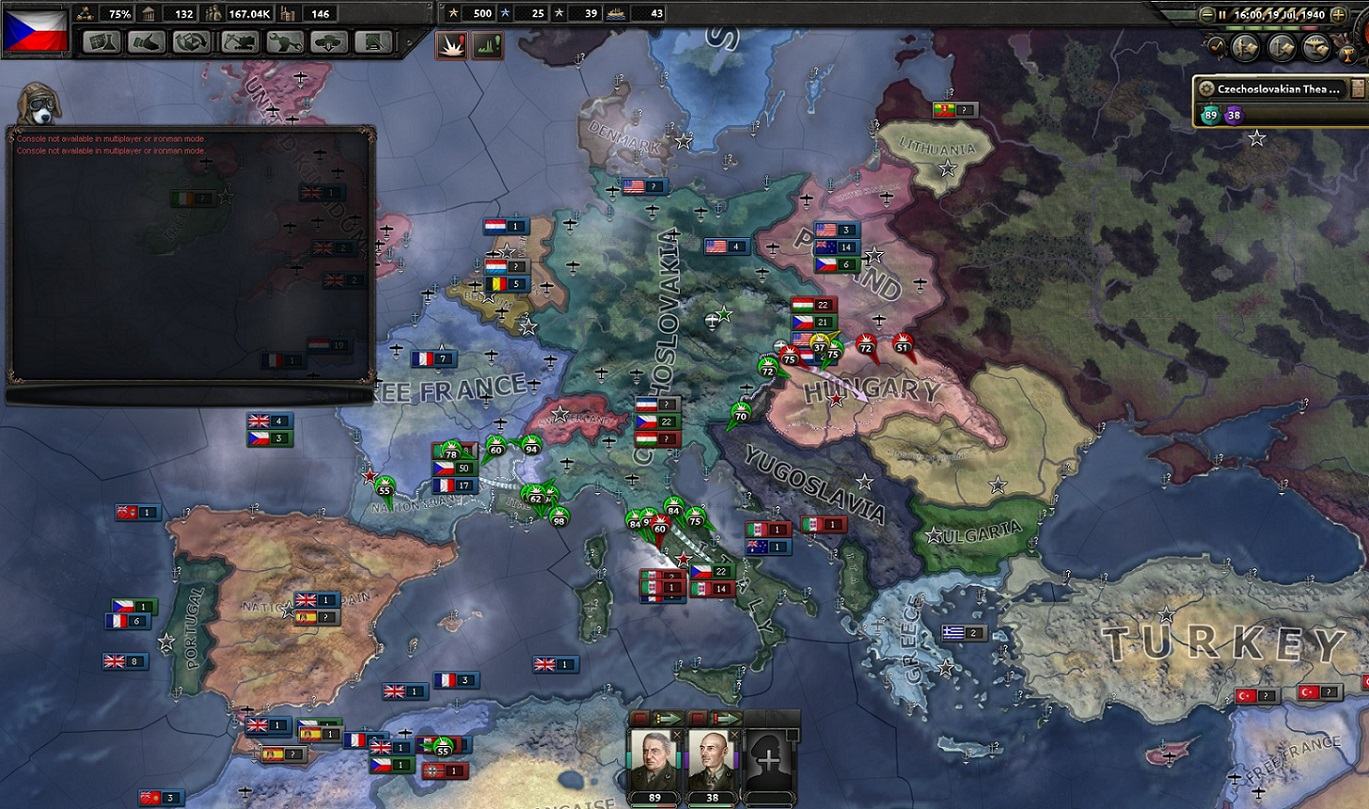Open Czechoslovakian Theater gear settings

1206,89
